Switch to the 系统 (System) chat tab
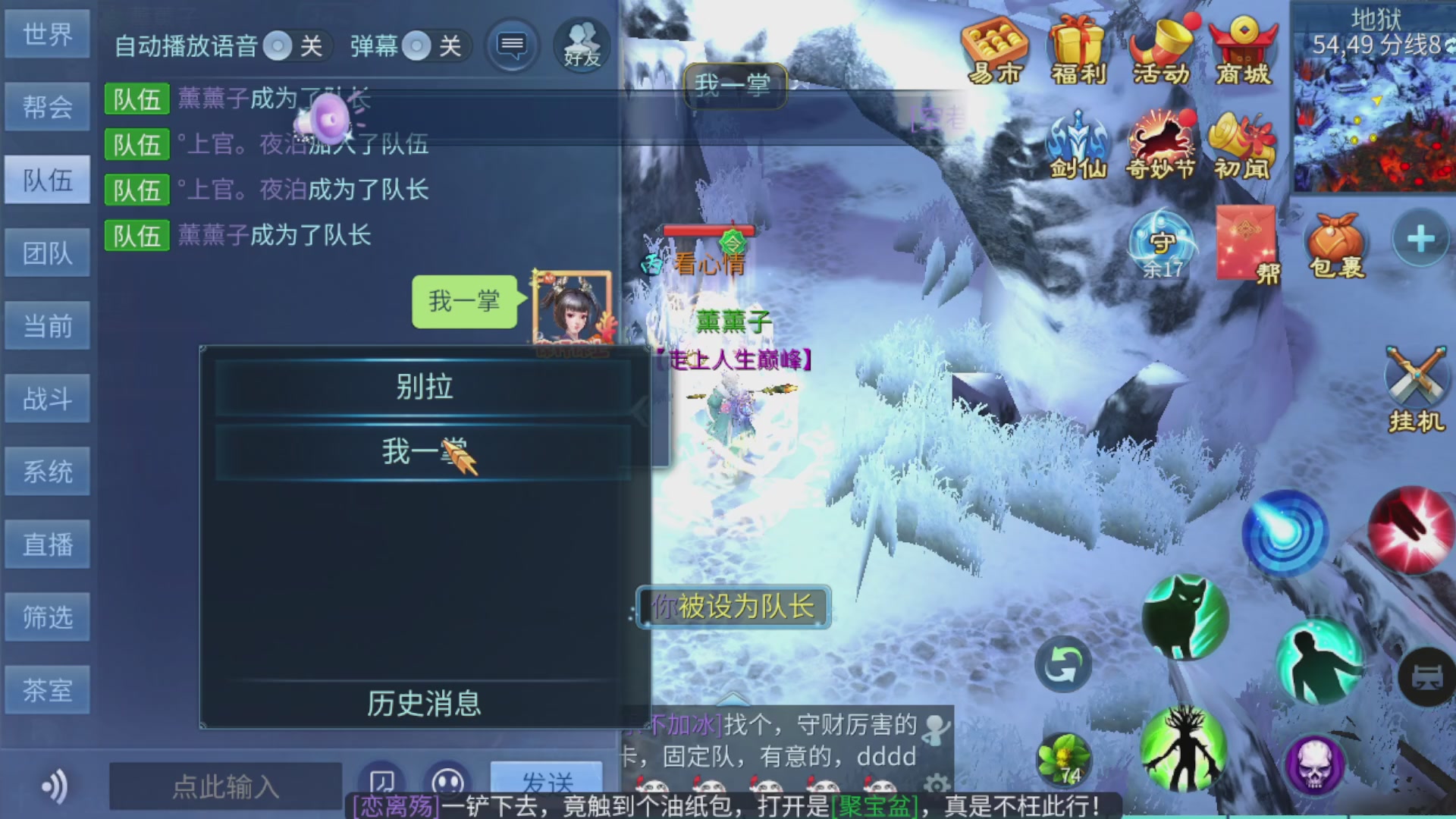The height and width of the screenshot is (819, 1456). point(47,471)
